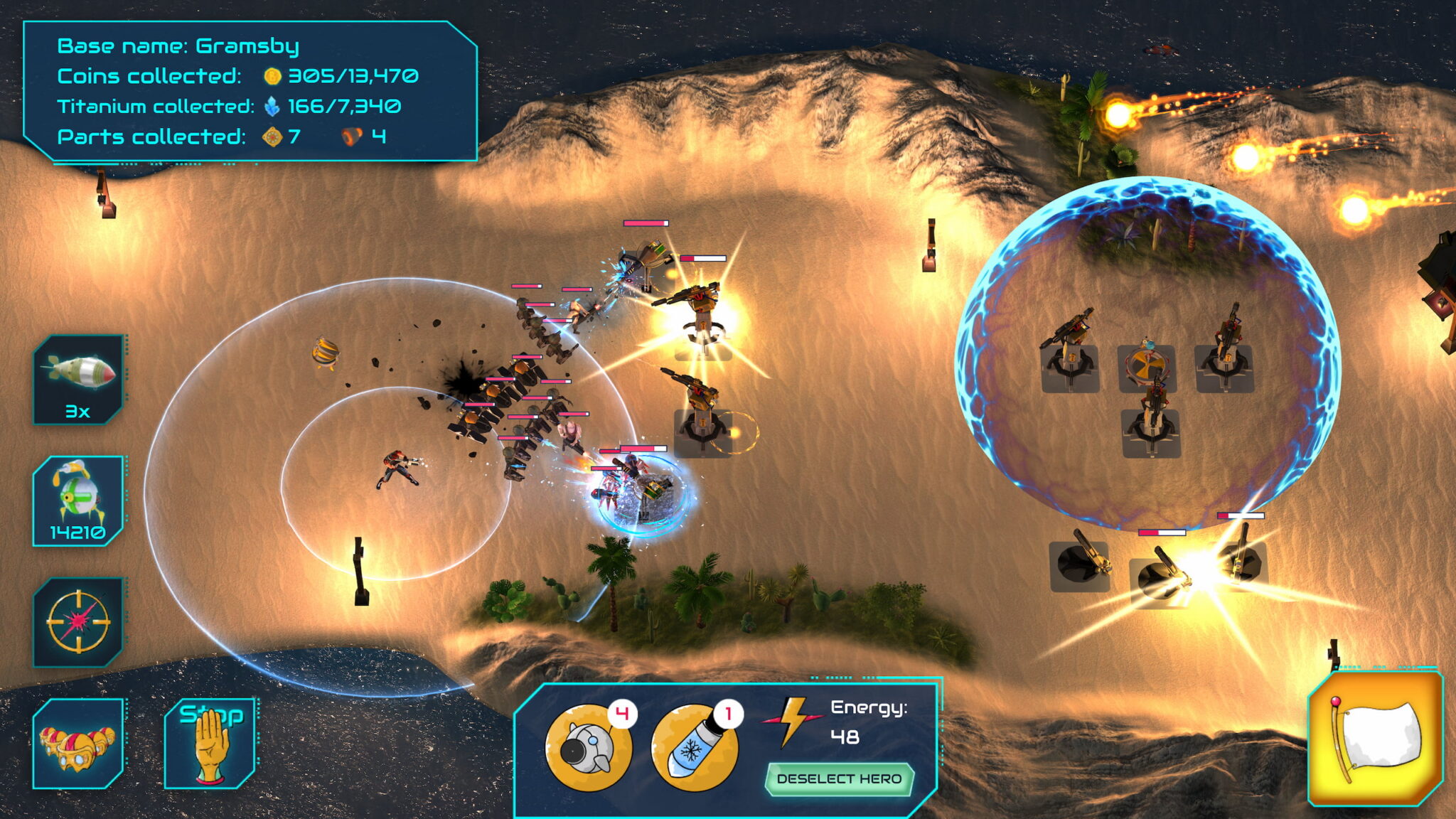Click the Base name Gramsby info panel

(x=249, y=92)
